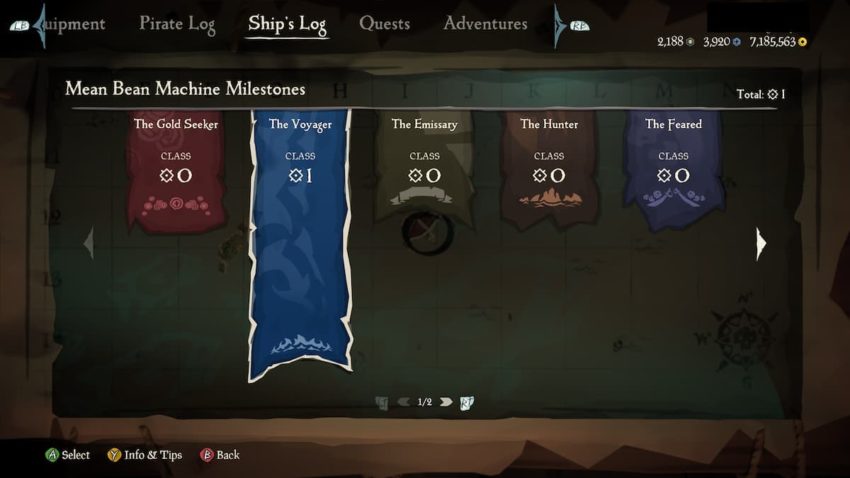
Task: Open the Pirate Log tab
Action: pyautogui.click(x=177, y=24)
